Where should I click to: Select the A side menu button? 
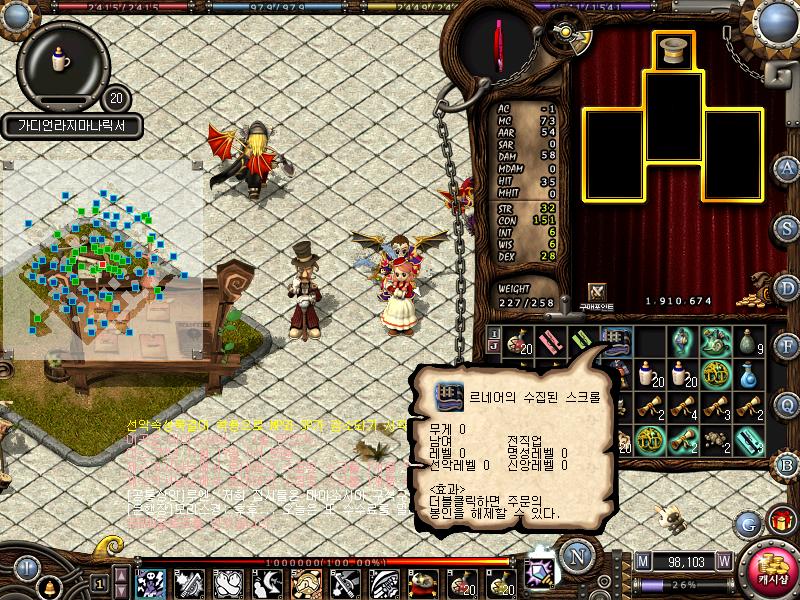click(787, 167)
